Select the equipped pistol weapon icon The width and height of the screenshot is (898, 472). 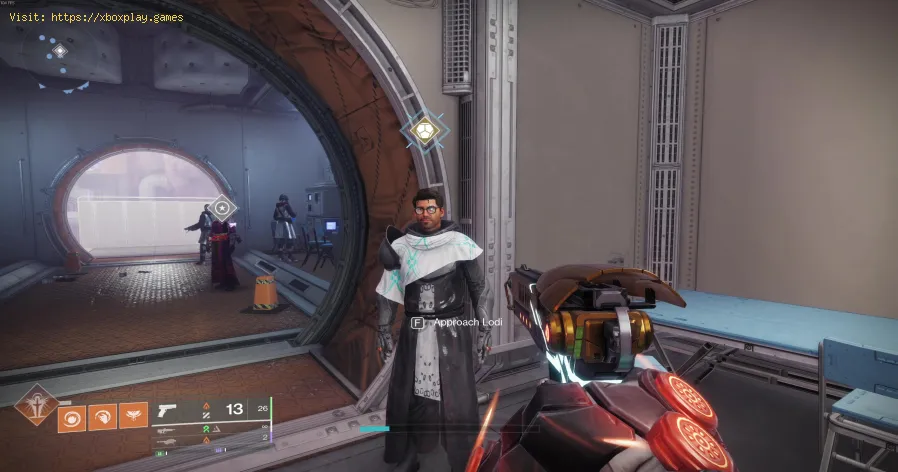[167, 410]
